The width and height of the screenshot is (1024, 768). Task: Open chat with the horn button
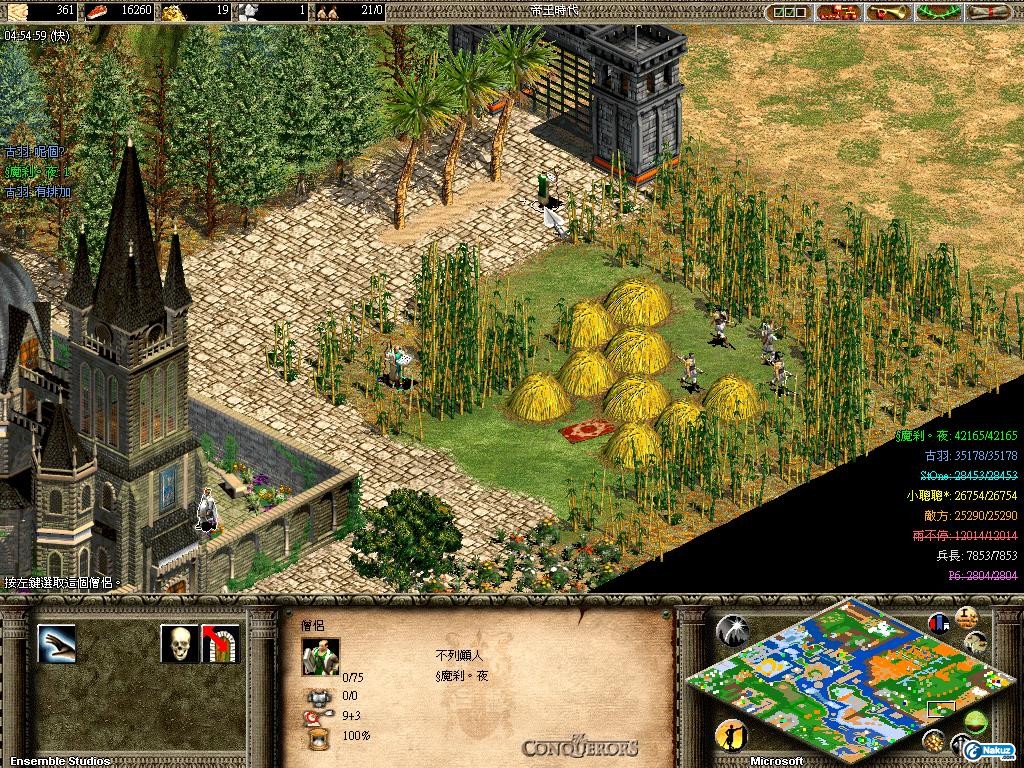tap(888, 12)
